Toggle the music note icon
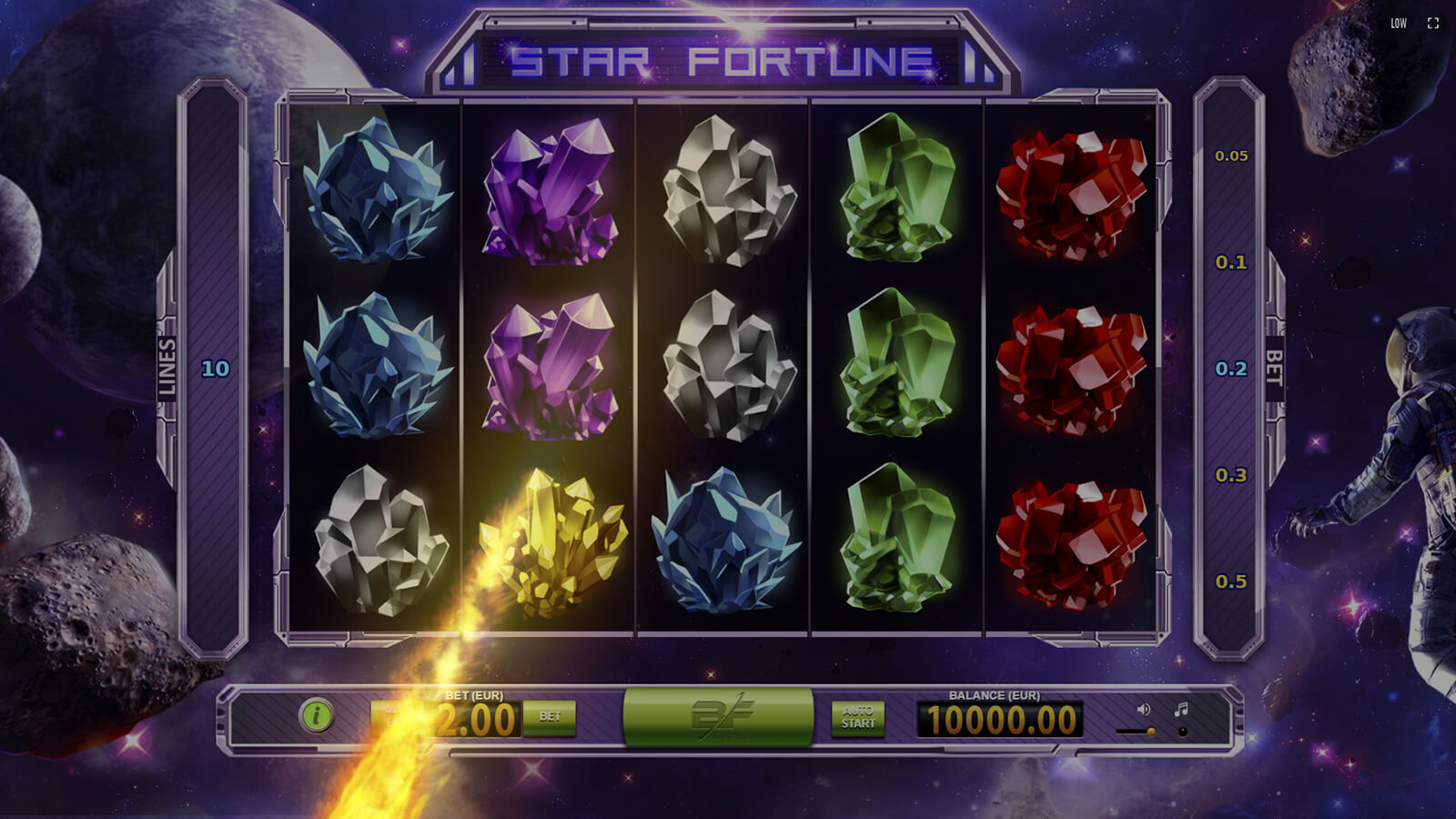 tap(1181, 709)
